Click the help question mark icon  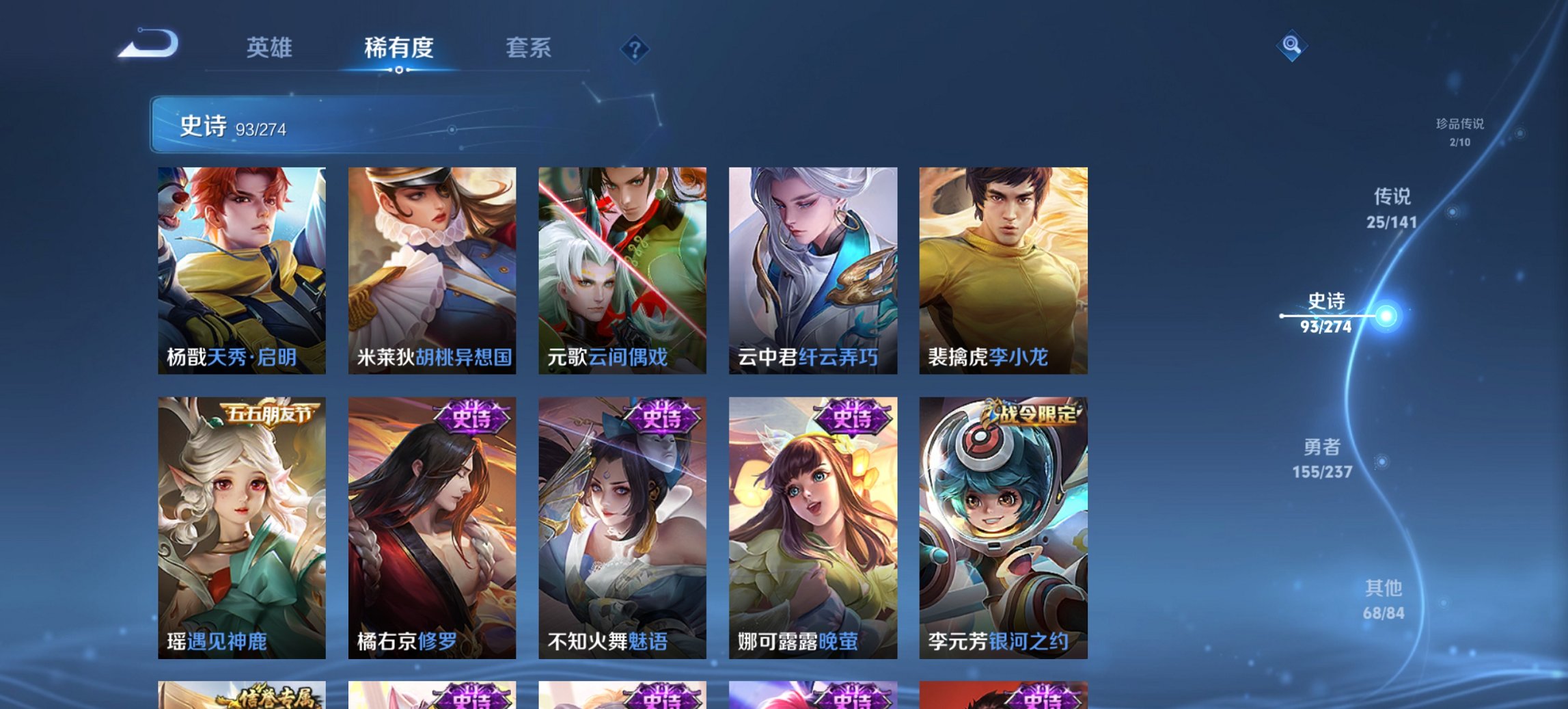[634, 49]
